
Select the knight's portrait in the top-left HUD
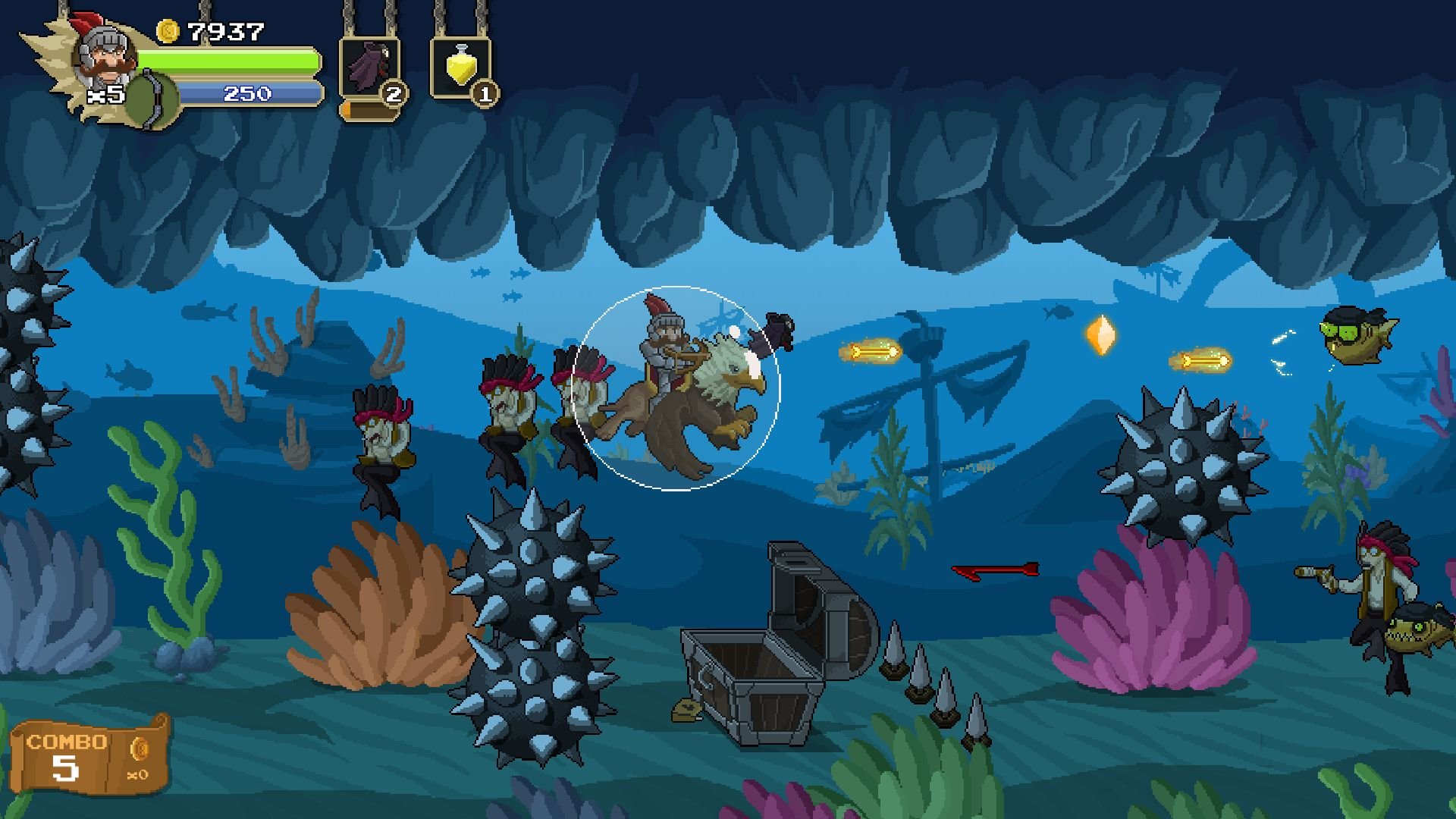[x=104, y=57]
